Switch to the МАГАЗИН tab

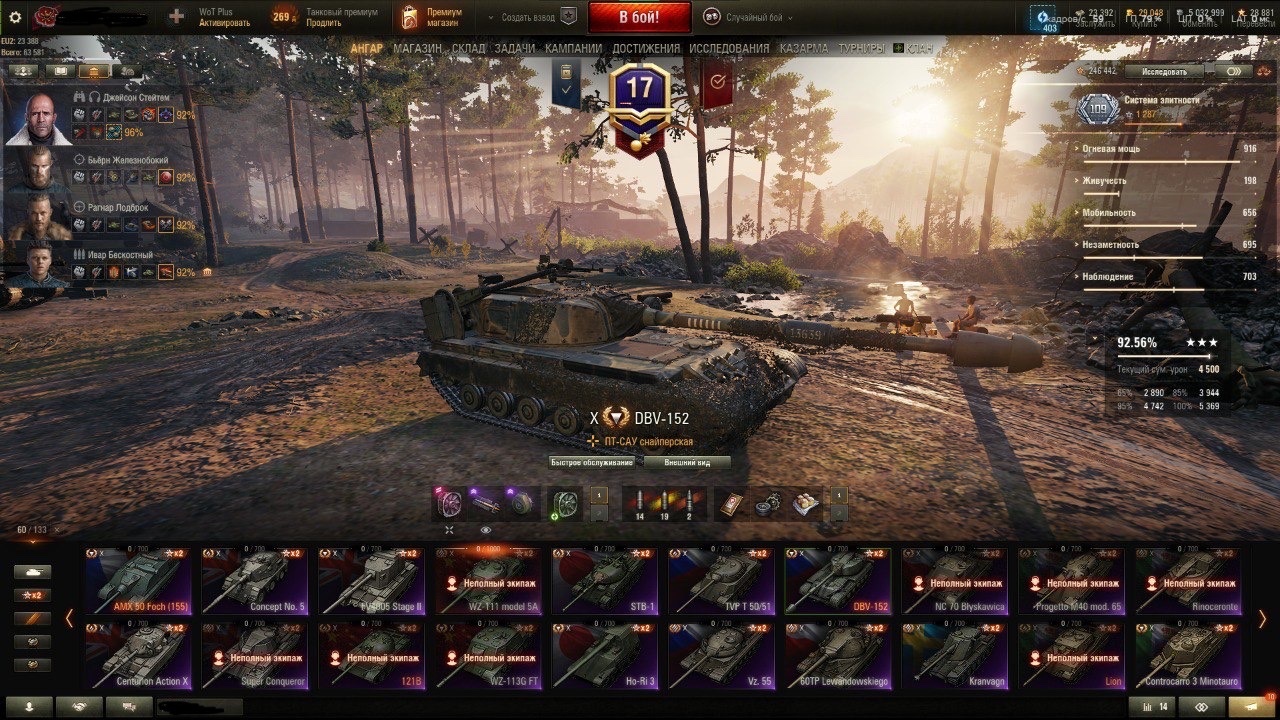click(417, 48)
